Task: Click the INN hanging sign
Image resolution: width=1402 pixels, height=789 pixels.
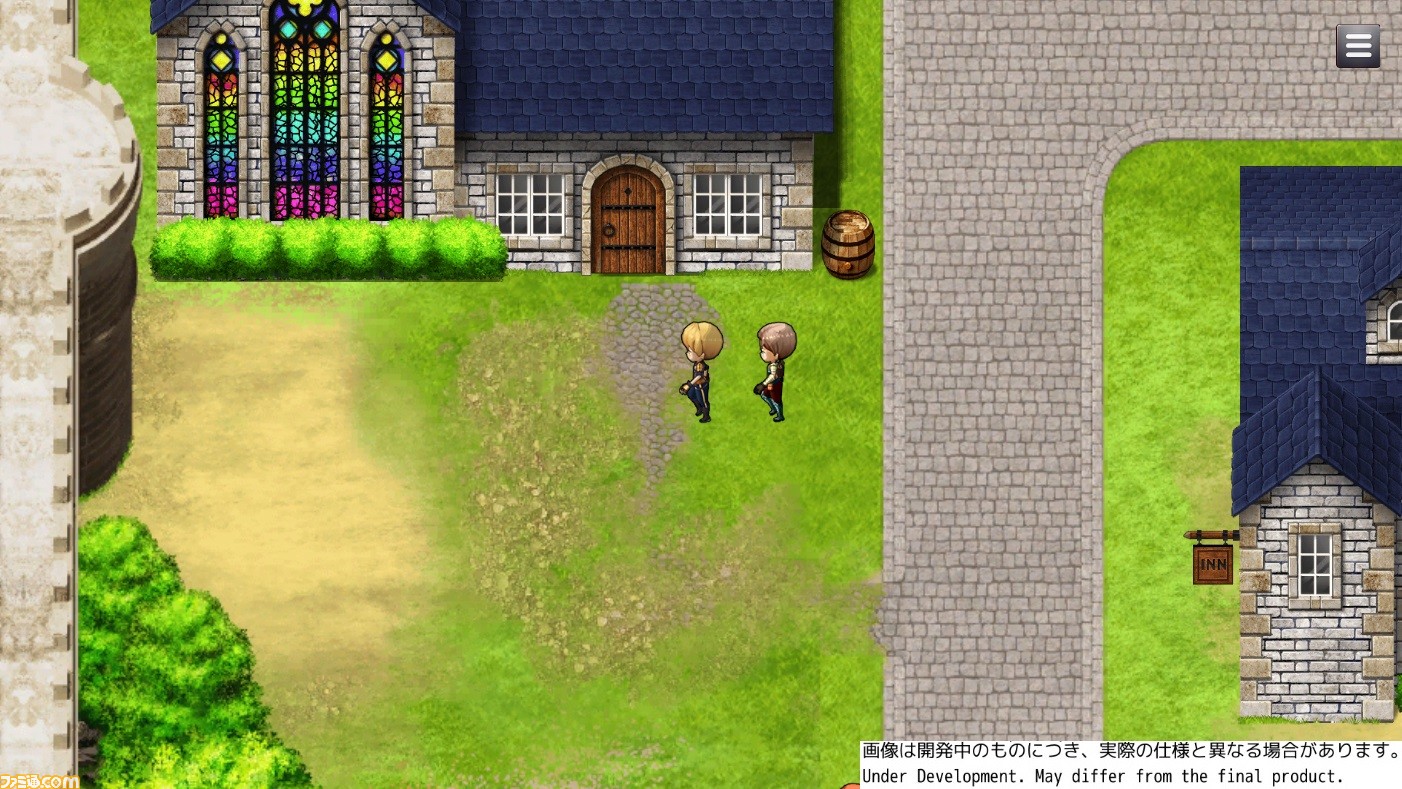Action: (1213, 564)
